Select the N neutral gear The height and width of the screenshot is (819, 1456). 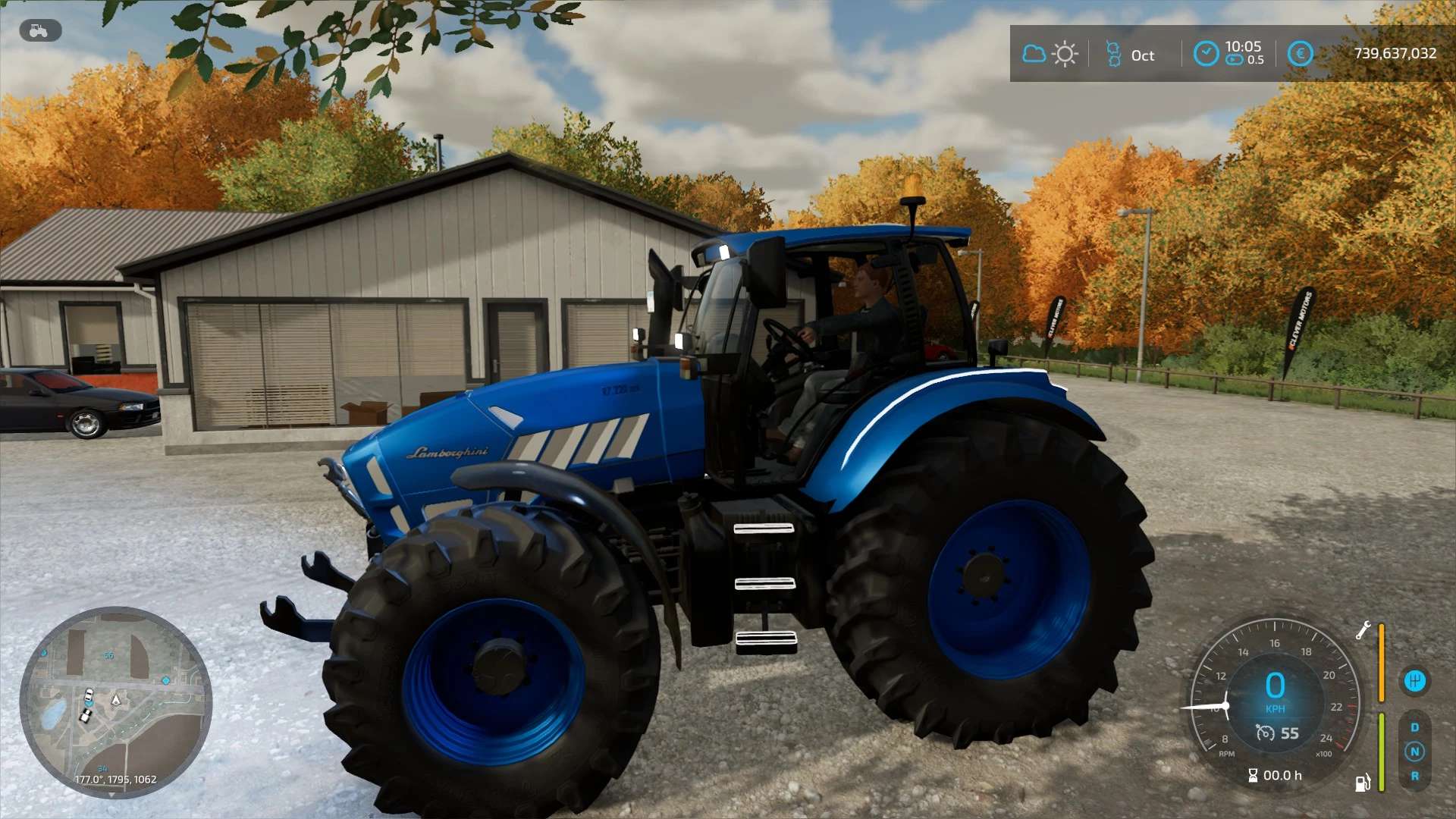pos(1414,752)
